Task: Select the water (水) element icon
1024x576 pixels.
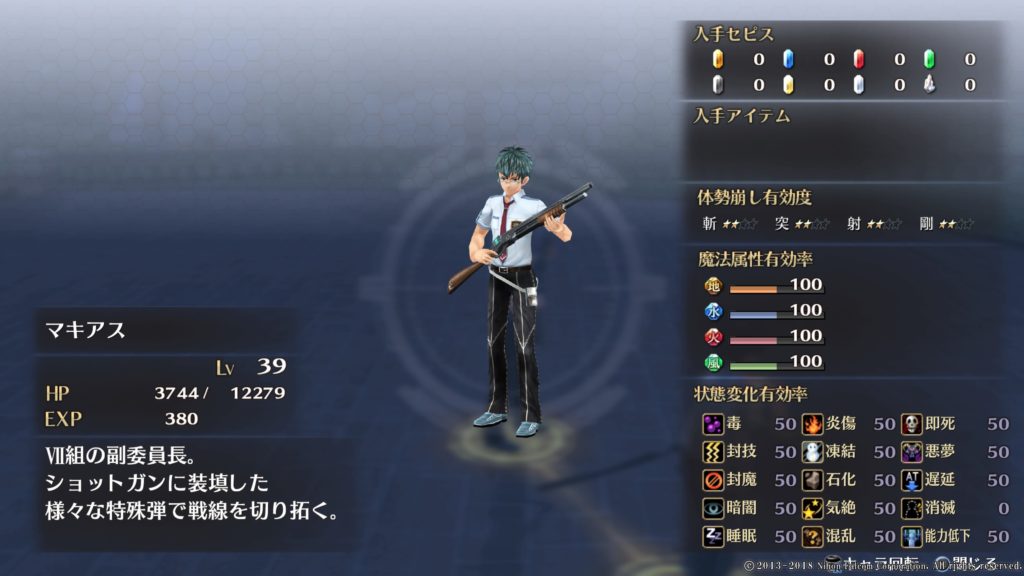Action: tap(712, 311)
